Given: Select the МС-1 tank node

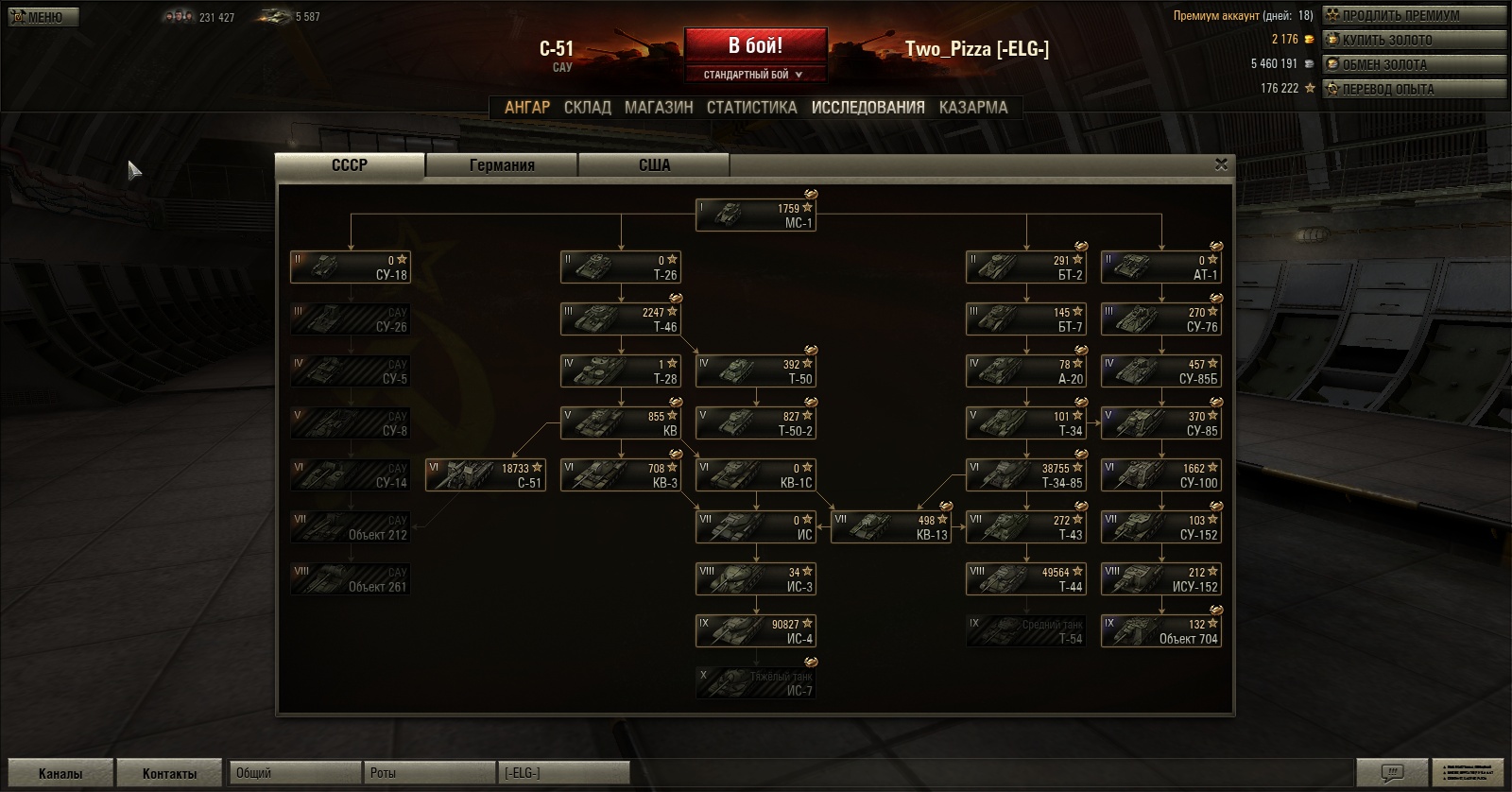Looking at the screenshot, I should 755,215.
